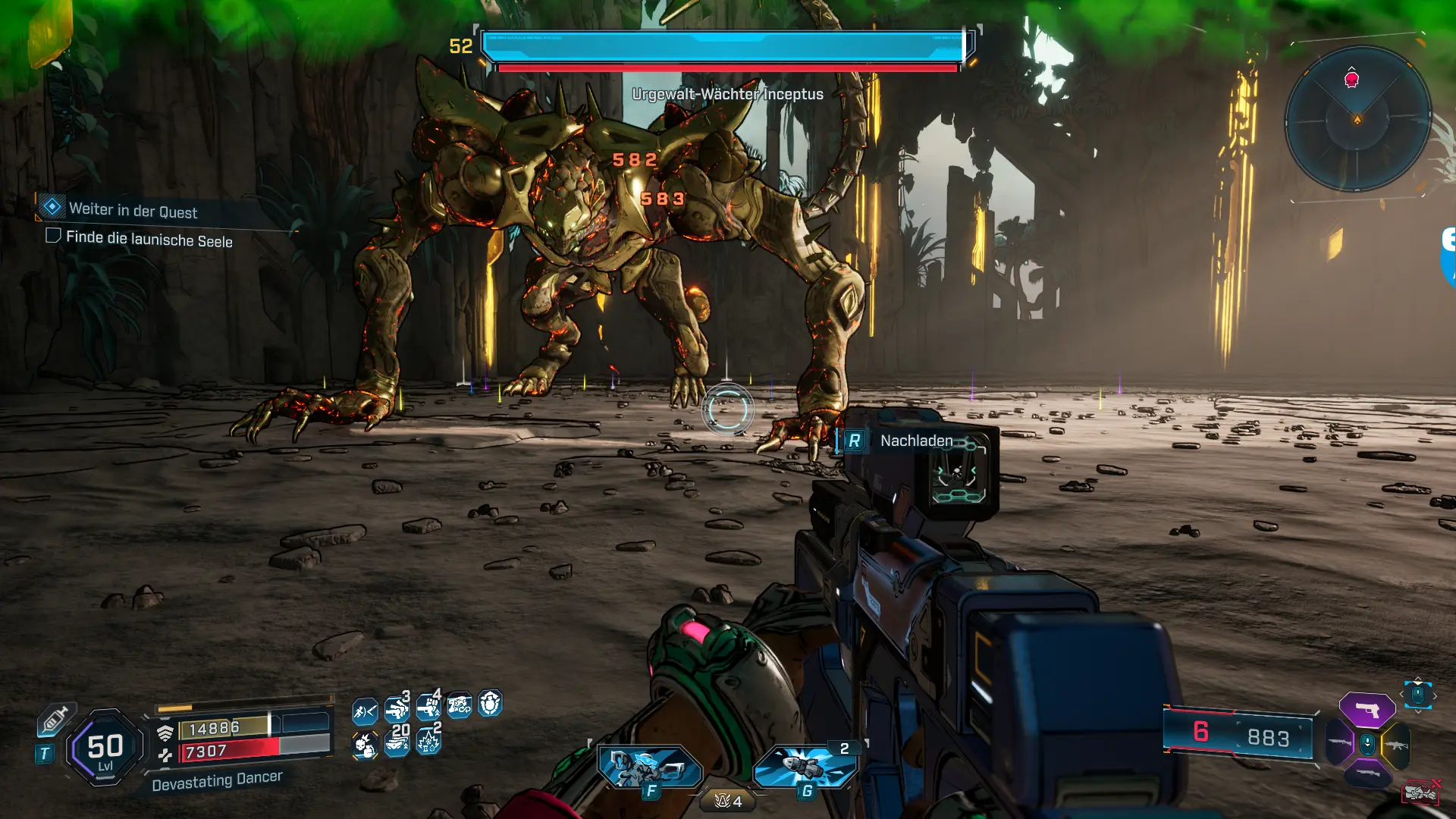Tick the 'Finde die launische Seele' objective checkbox
The image size is (1456, 819).
(x=53, y=236)
